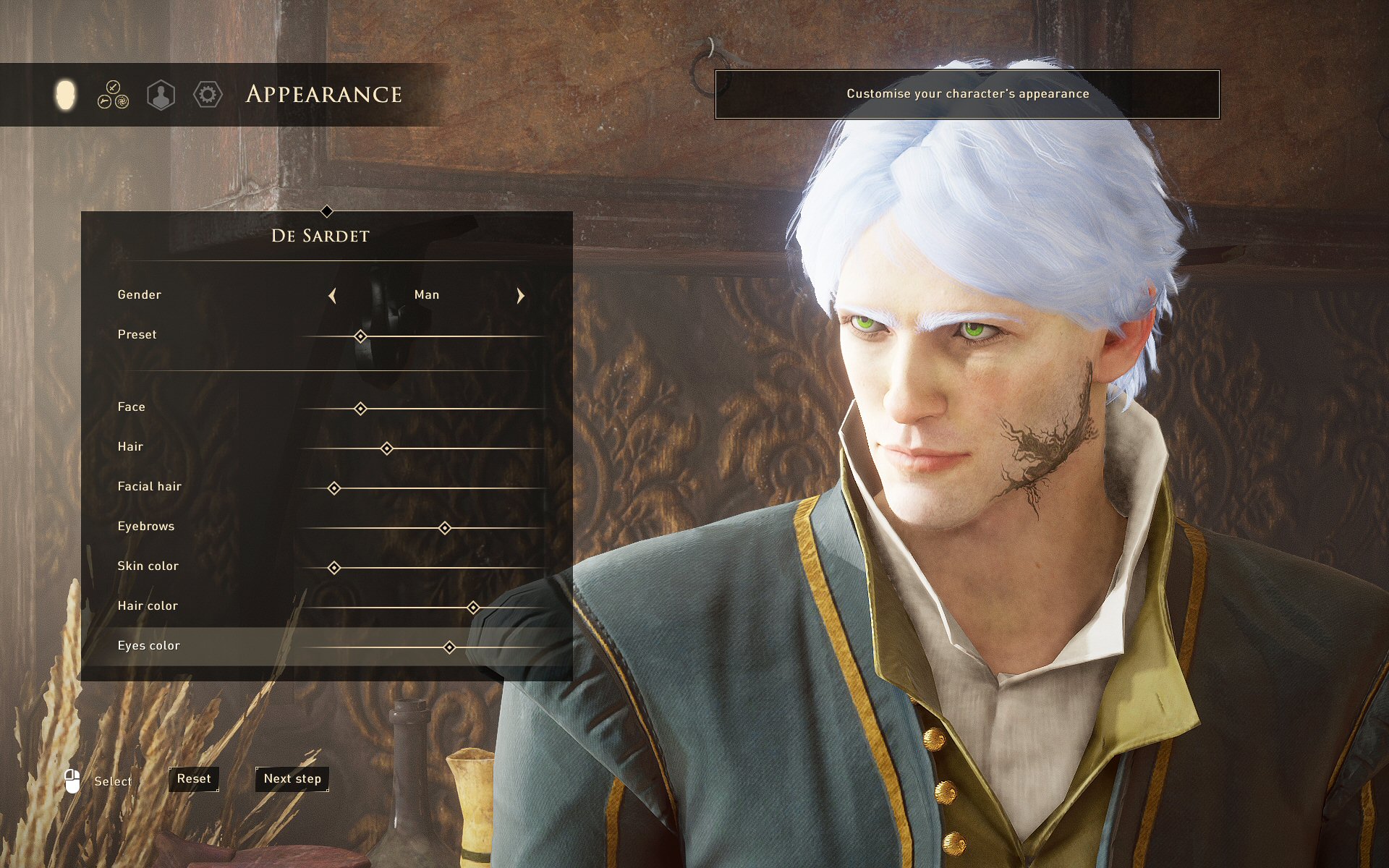Open the gear-shaped tab icon
Screen dimensions: 1389x868
pyautogui.click(x=208, y=95)
